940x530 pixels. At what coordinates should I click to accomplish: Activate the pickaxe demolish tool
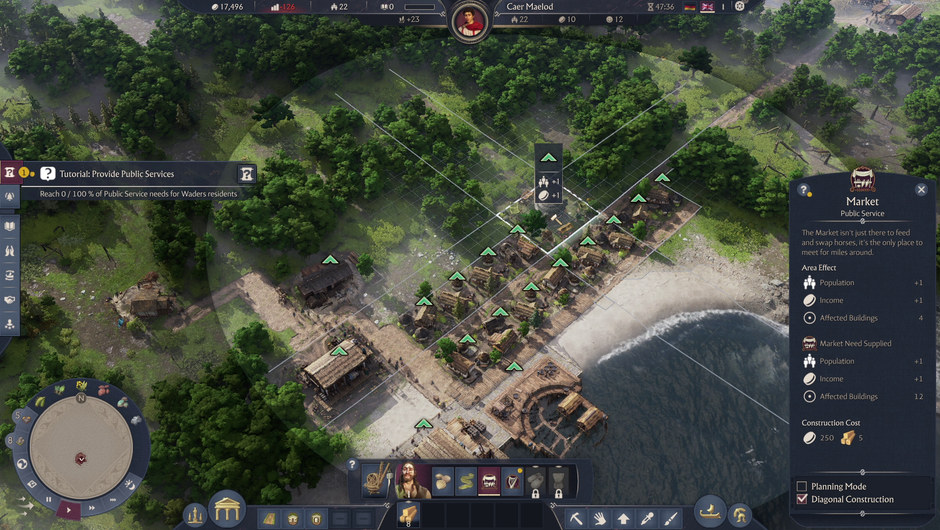pos(577,518)
